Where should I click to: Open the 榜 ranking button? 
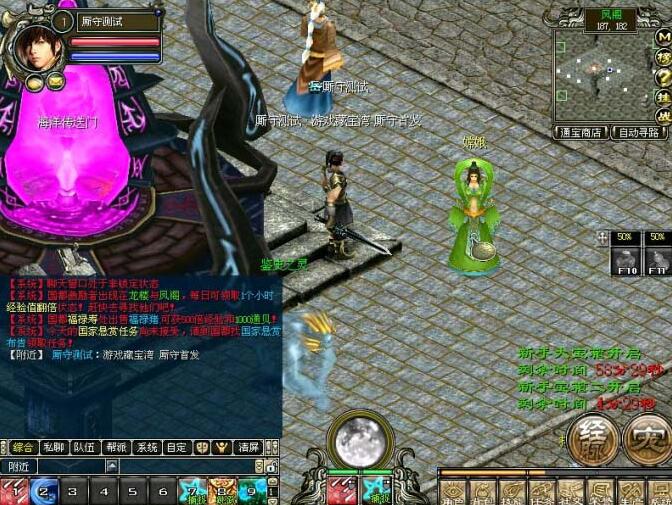(x=664, y=58)
